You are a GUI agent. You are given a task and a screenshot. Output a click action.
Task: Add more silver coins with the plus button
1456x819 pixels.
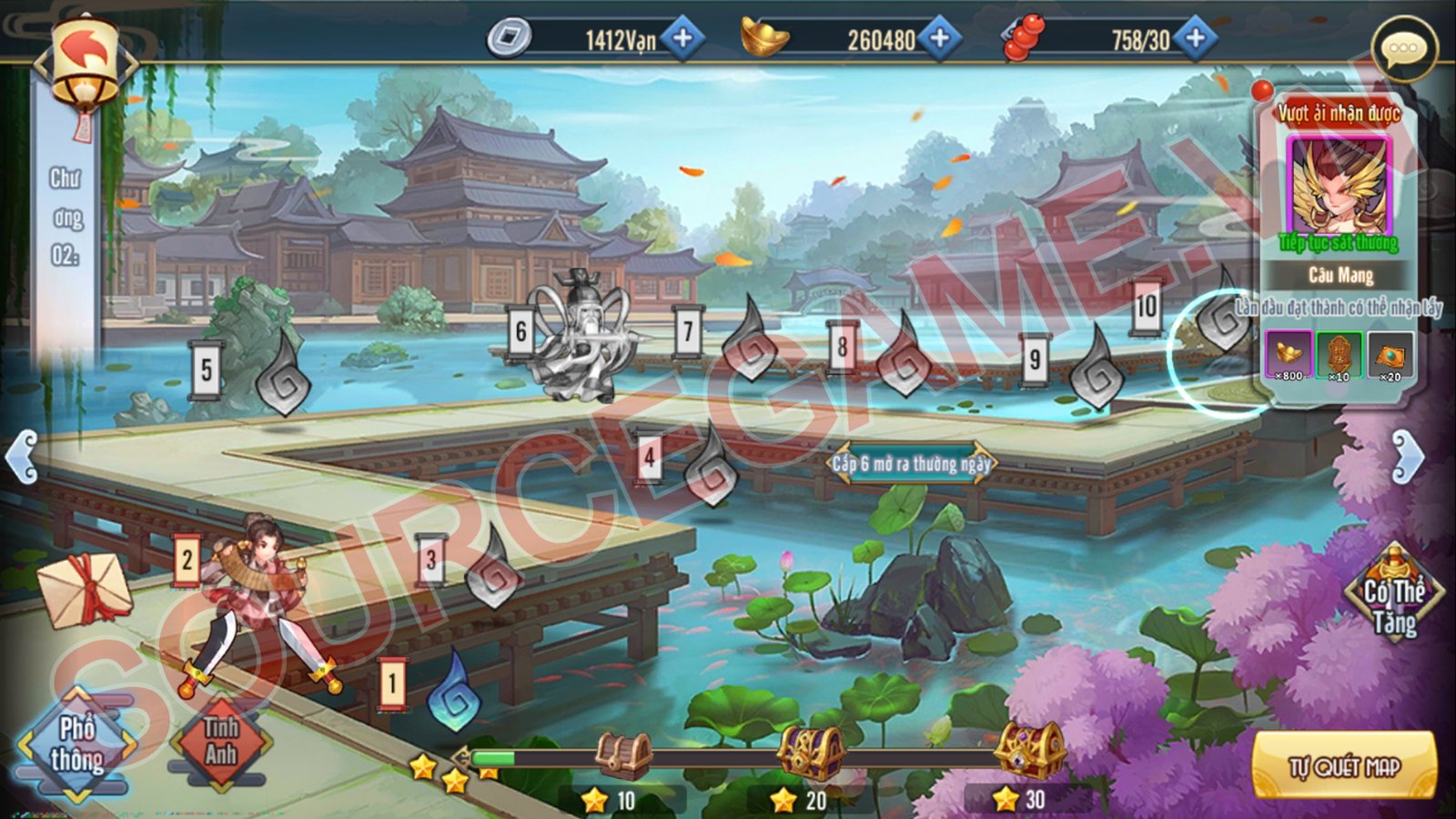coord(682,38)
